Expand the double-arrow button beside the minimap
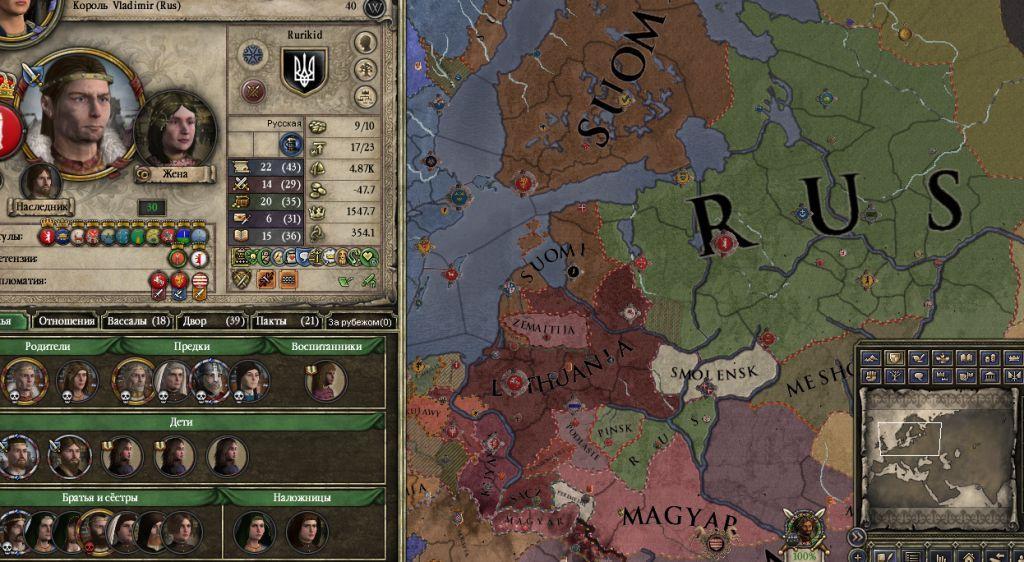The image size is (1024, 562). point(857,538)
